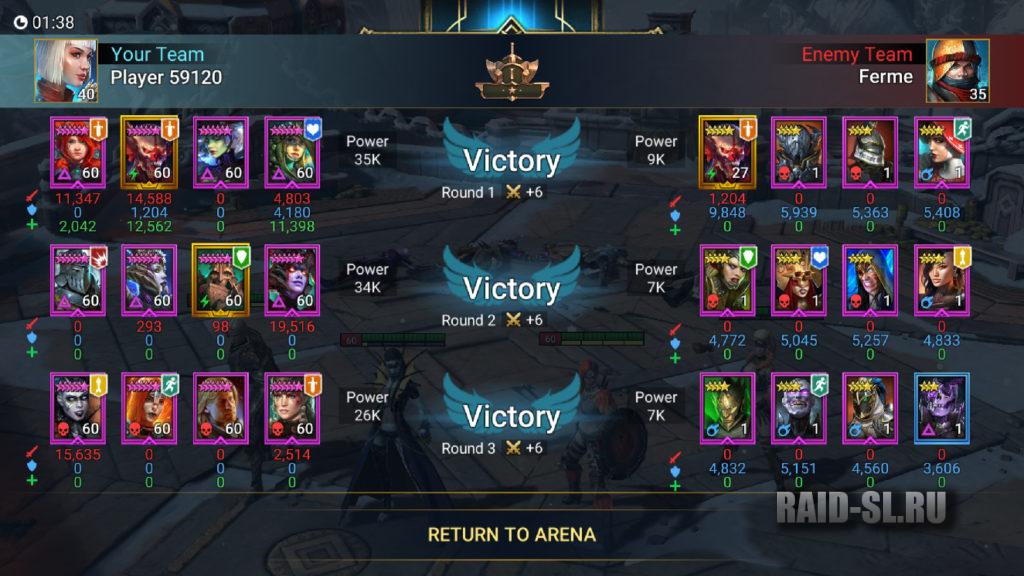Image resolution: width=1024 pixels, height=576 pixels.
Task: Inspect the enemy champion wearing a blue hood
Action: pyautogui.click(x=870, y=280)
